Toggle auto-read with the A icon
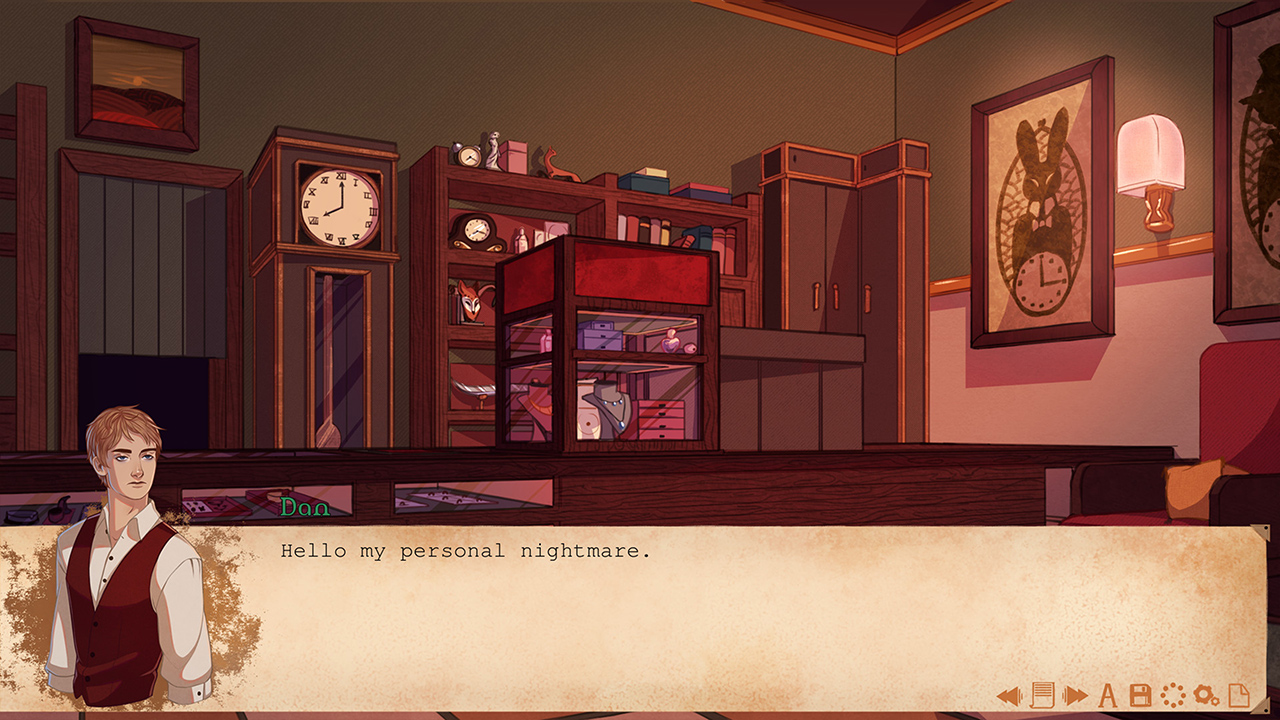This screenshot has width=1280, height=720. 1108,694
